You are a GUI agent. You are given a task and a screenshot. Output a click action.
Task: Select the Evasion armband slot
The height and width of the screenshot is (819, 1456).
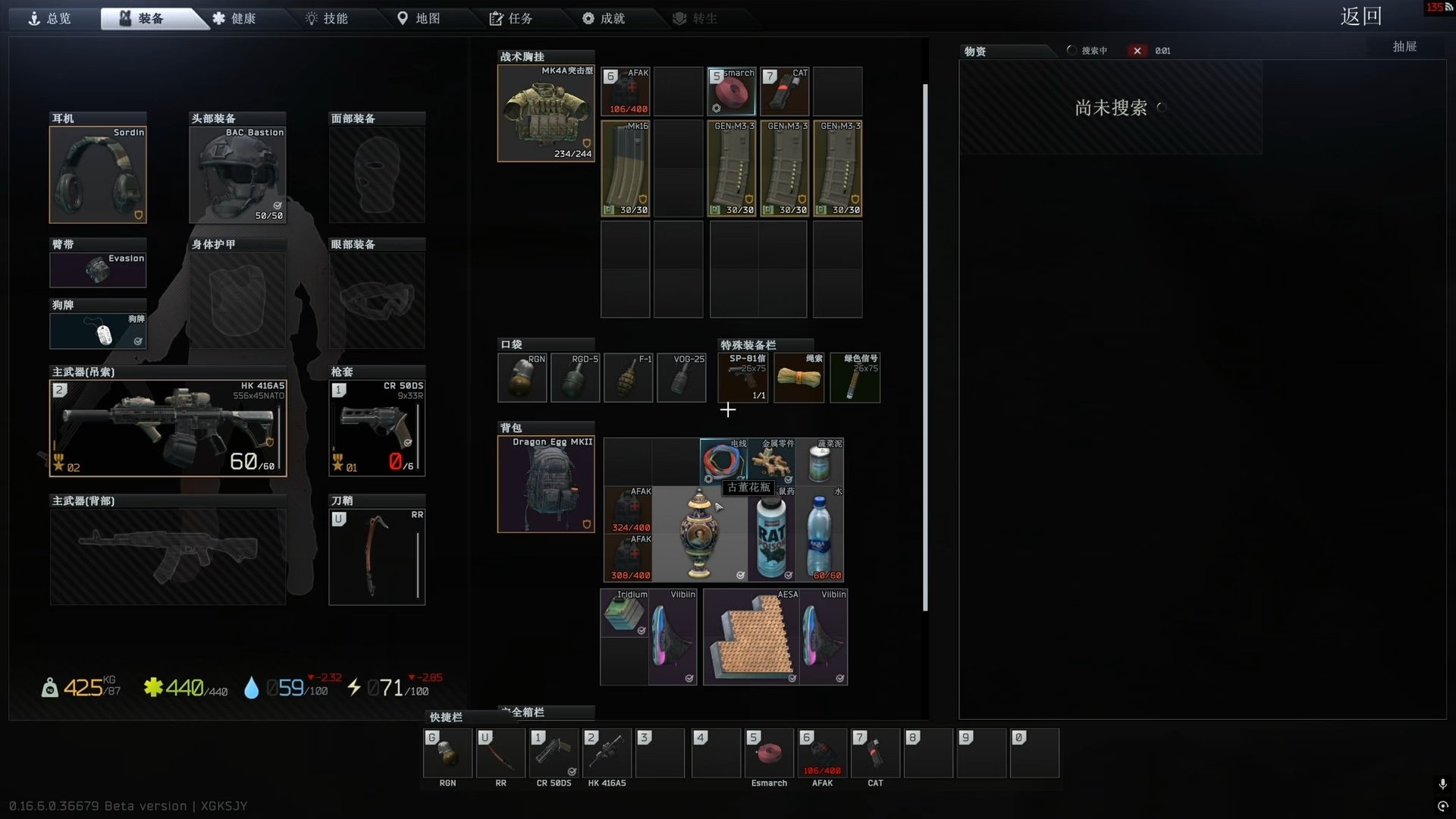tap(98, 270)
